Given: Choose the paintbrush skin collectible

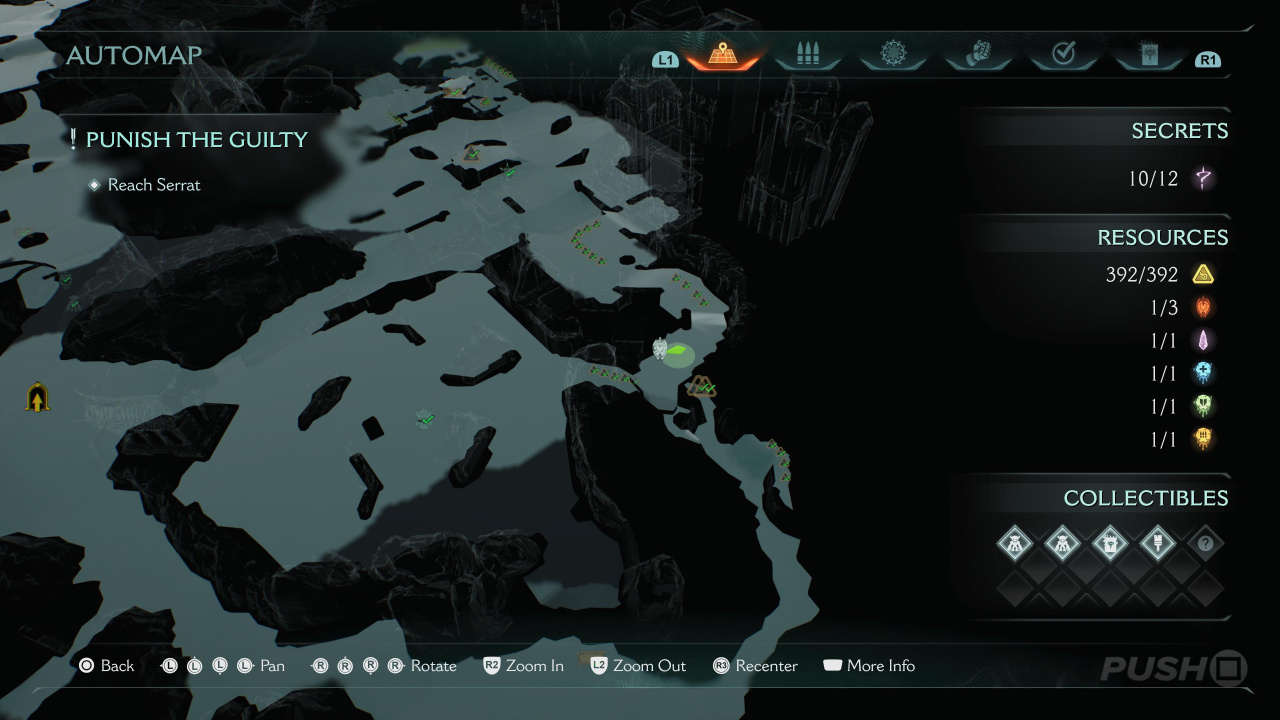Looking at the screenshot, I should coord(1158,544).
